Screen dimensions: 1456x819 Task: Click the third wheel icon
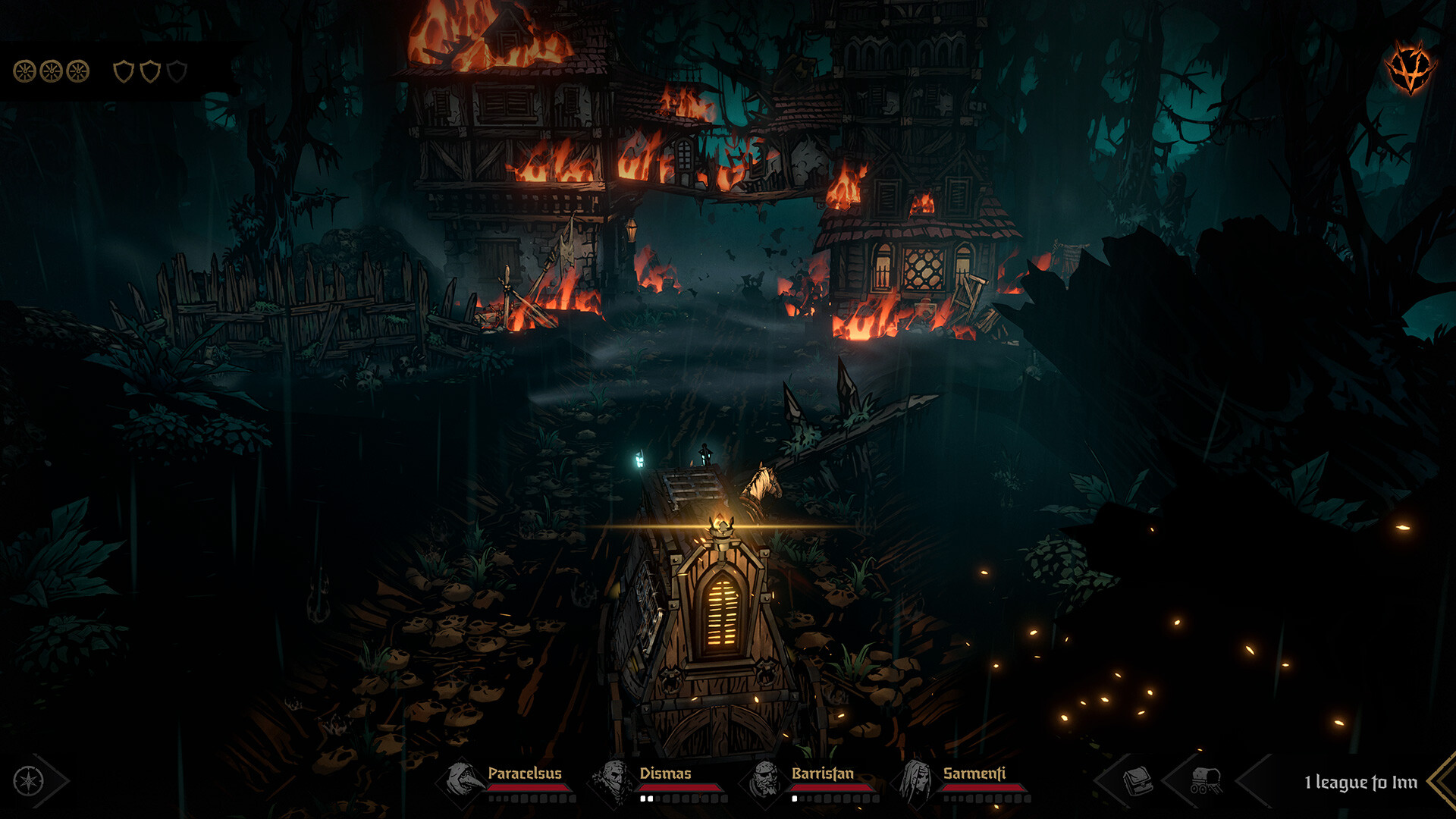(x=77, y=71)
